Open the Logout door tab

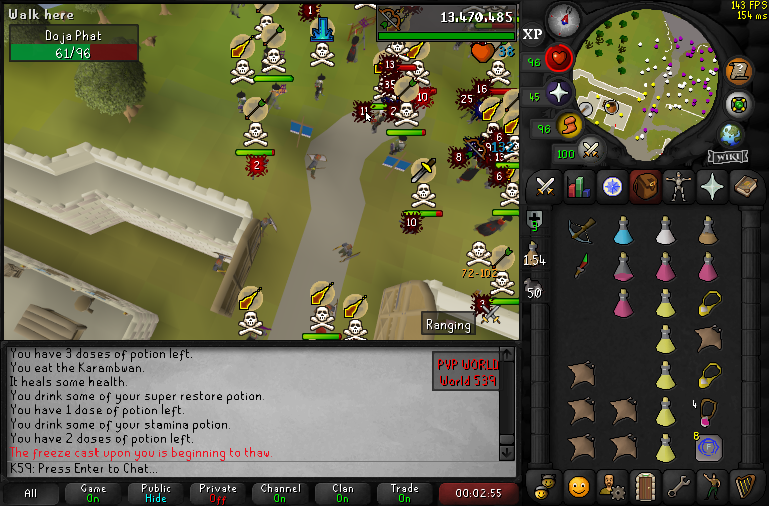(x=645, y=487)
